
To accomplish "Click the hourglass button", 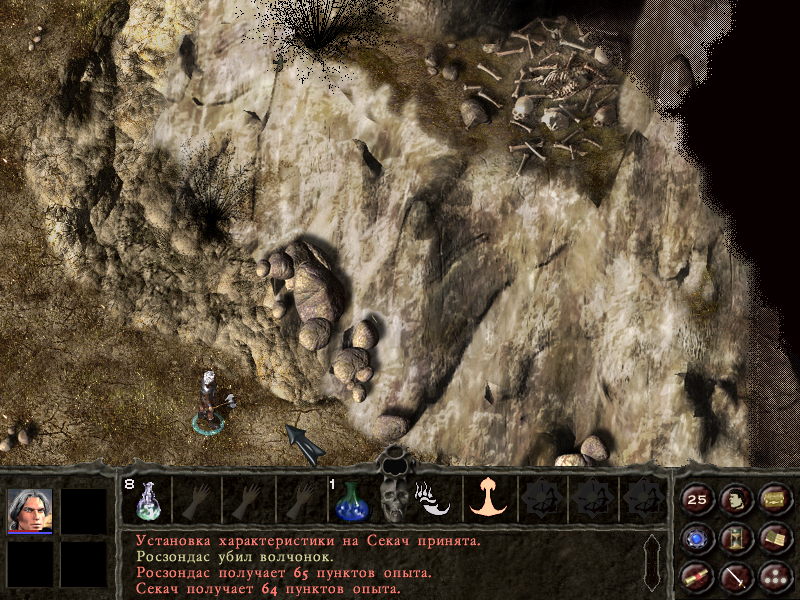I will click(x=735, y=540).
